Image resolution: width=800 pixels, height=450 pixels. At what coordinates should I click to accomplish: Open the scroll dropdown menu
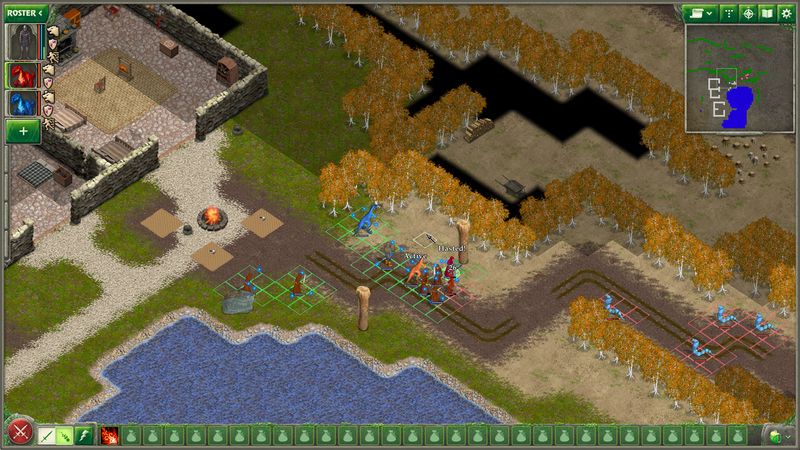point(699,13)
